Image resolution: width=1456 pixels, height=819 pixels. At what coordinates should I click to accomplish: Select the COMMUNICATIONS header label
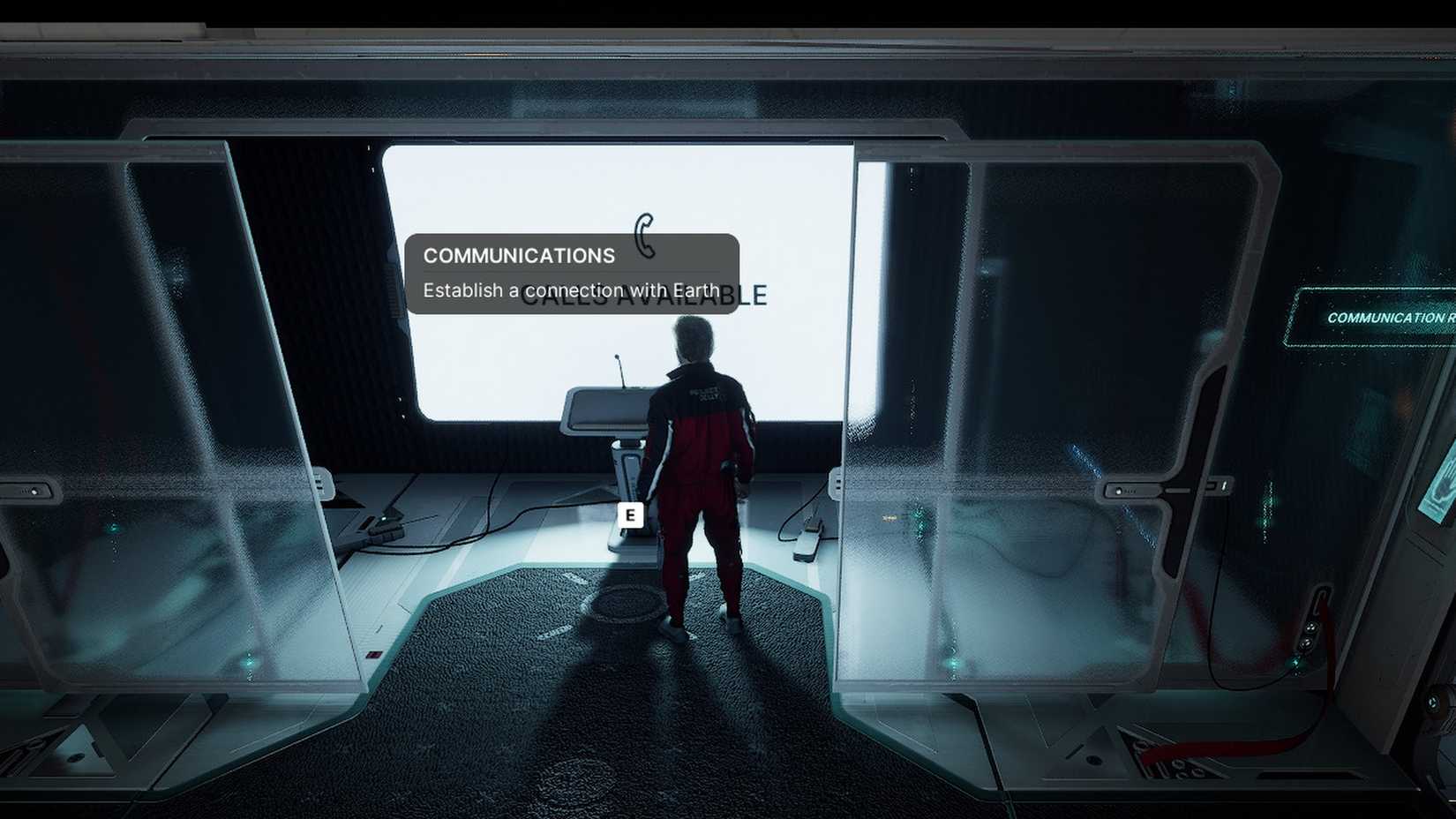[519, 255]
